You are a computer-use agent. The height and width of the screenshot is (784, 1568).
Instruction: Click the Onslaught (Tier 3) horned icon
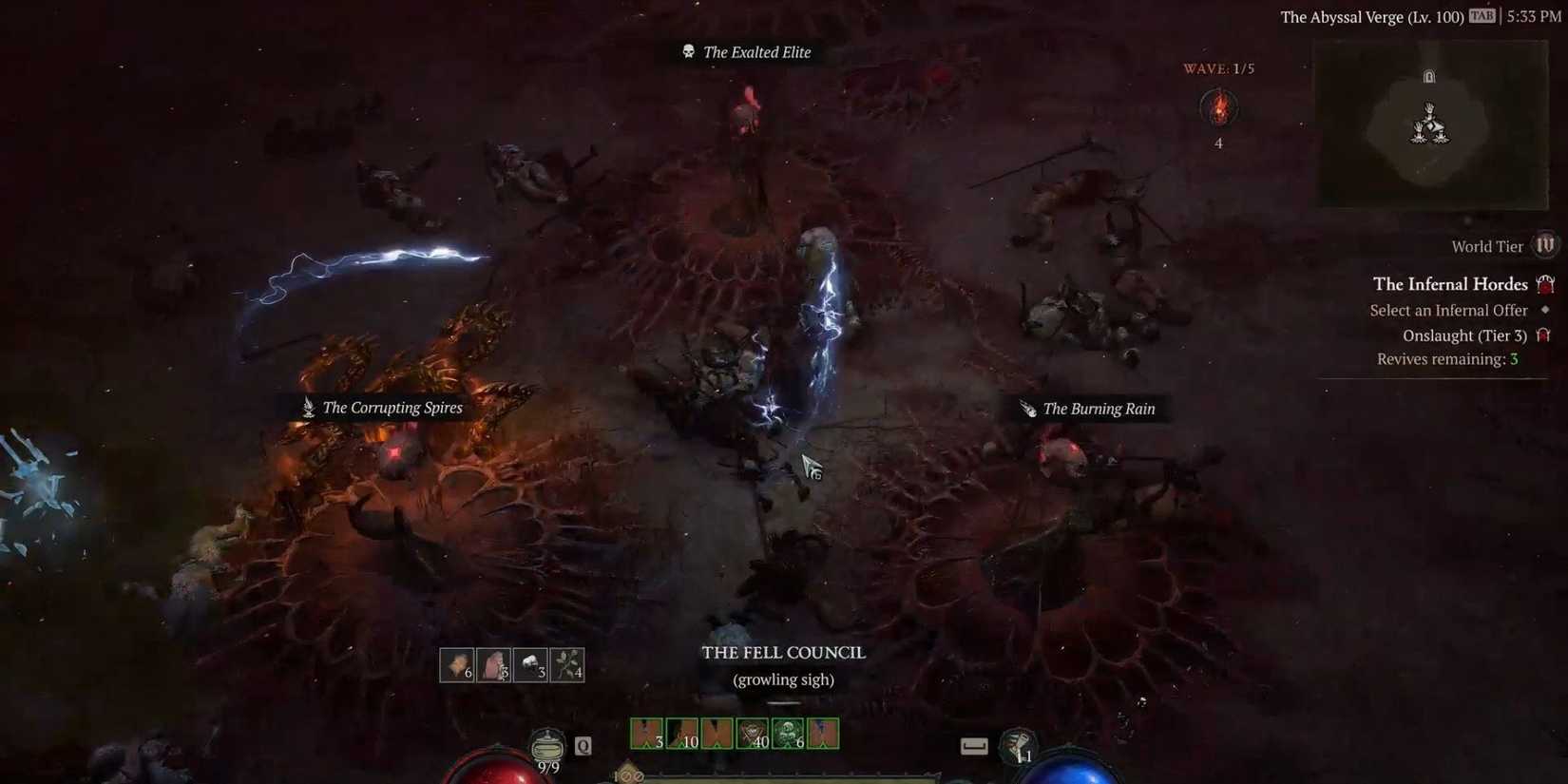tap(1542, 335)
